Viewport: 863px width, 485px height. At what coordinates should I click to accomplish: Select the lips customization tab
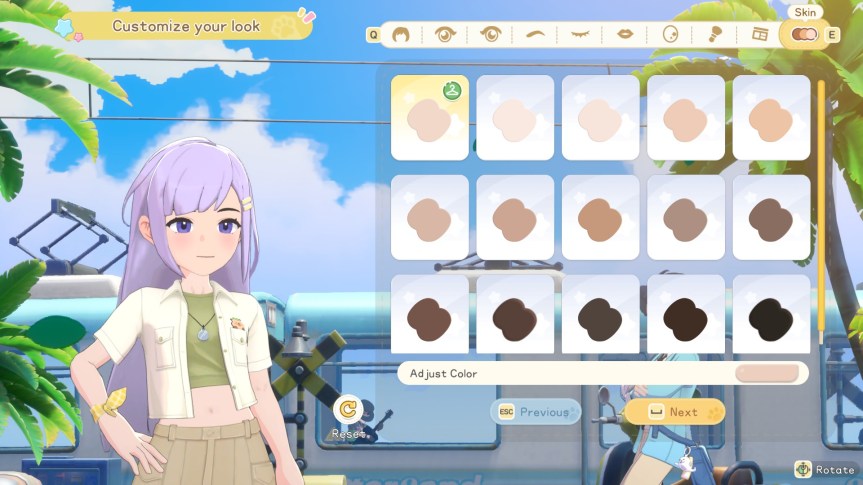pos(625,34)
